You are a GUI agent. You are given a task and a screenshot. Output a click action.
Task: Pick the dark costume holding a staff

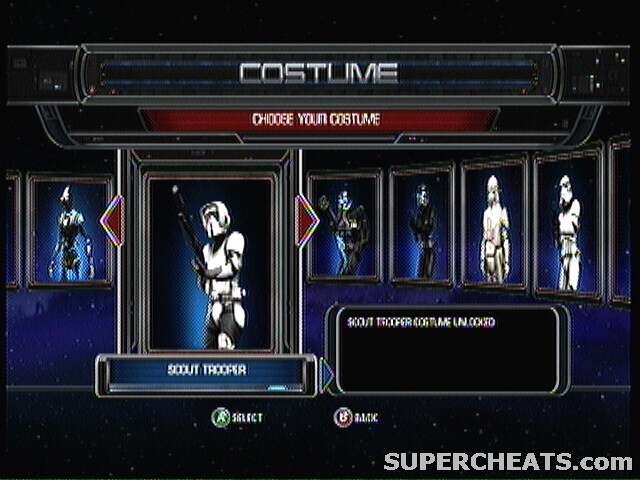click(x=345, y=228)
